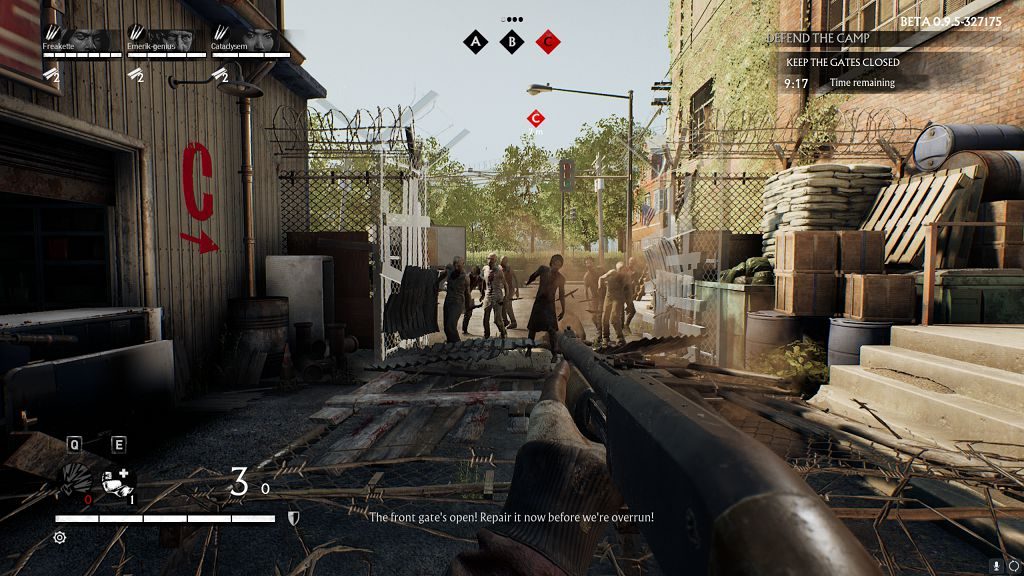Image resolution: width=1024 pixels, height=576 pixels.
Task: Click the gate B status diamond
Action: coord(512,41)
